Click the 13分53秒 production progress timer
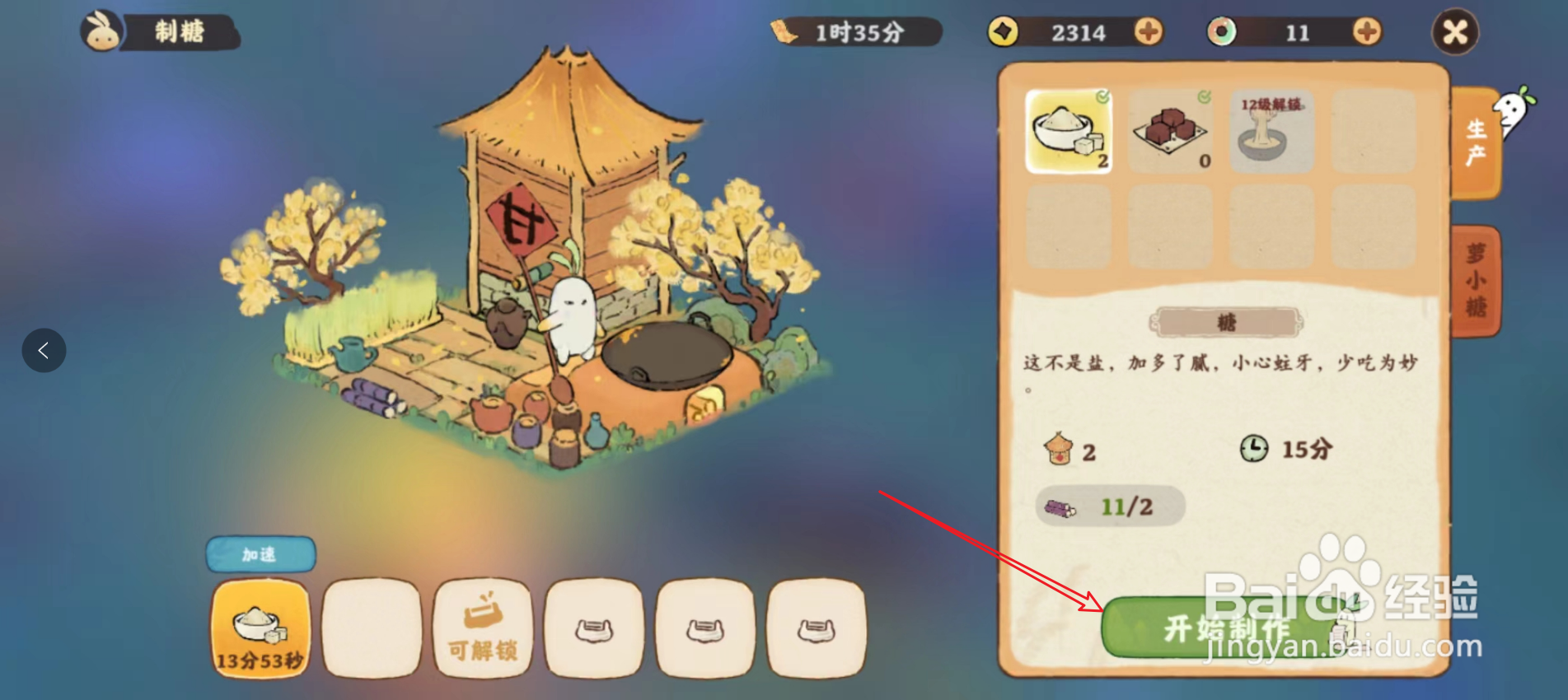 [260, 629]
